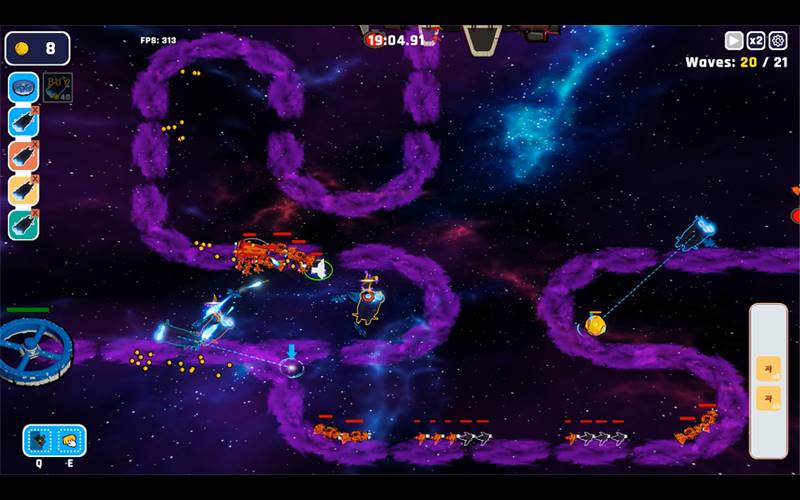Toggle the x2 speed button
This screenshot has height=500, width=800.
(x=756, y=41)
